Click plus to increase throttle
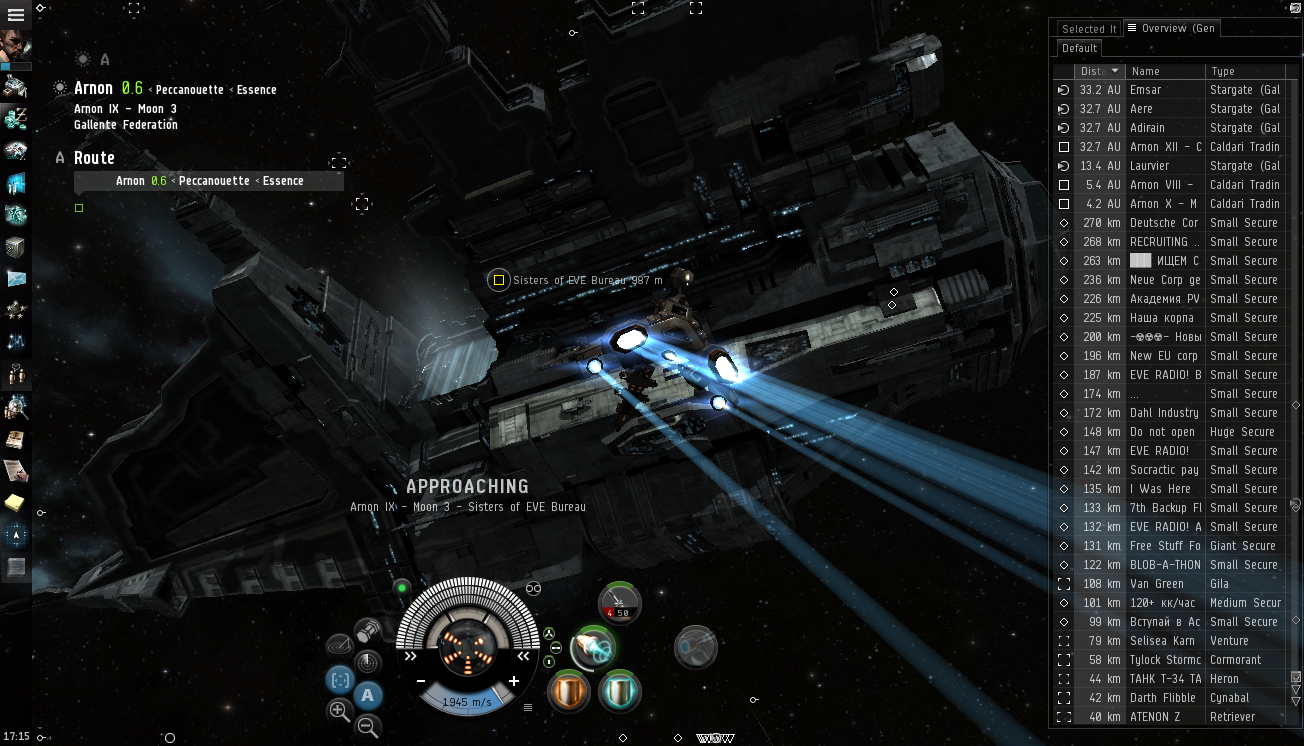The width and height of the screenshot is (1304, 746). pos(515,681)
